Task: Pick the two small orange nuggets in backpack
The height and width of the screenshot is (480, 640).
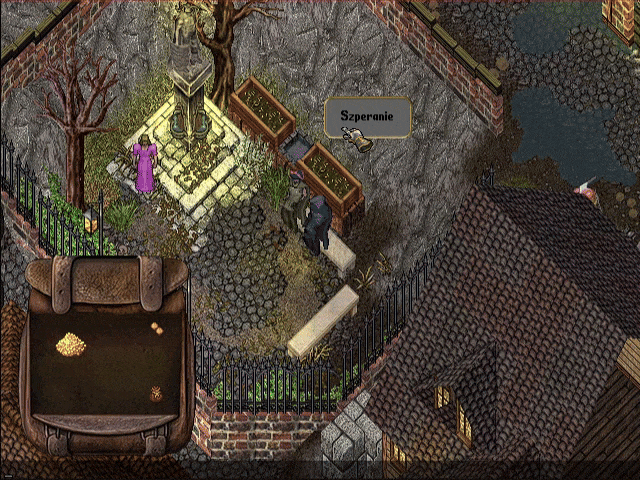Action: pyautogui.click(x=157, y=327)
